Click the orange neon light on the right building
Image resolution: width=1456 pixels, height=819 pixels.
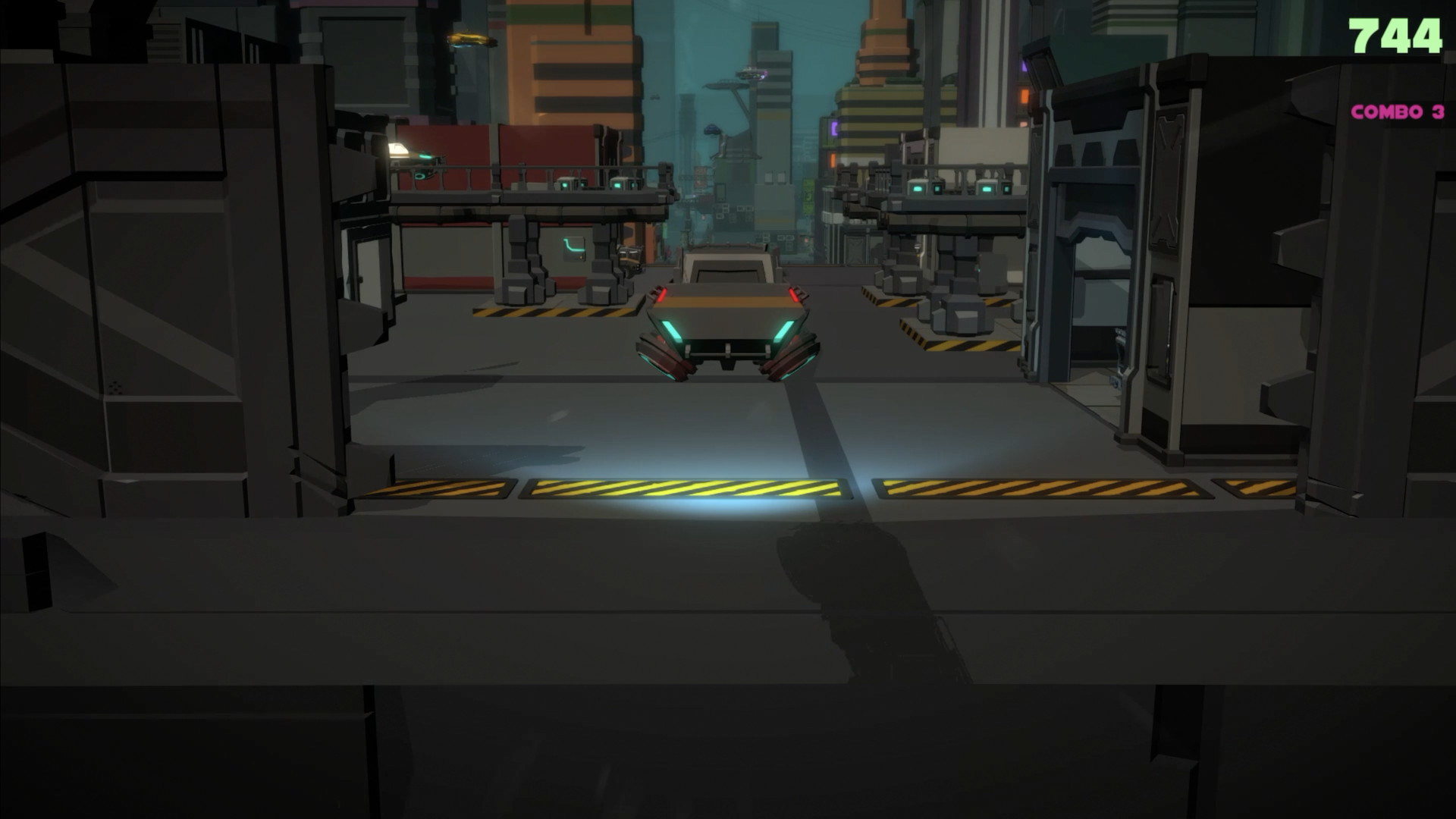pyautogui.click(x=1025, y=96)
